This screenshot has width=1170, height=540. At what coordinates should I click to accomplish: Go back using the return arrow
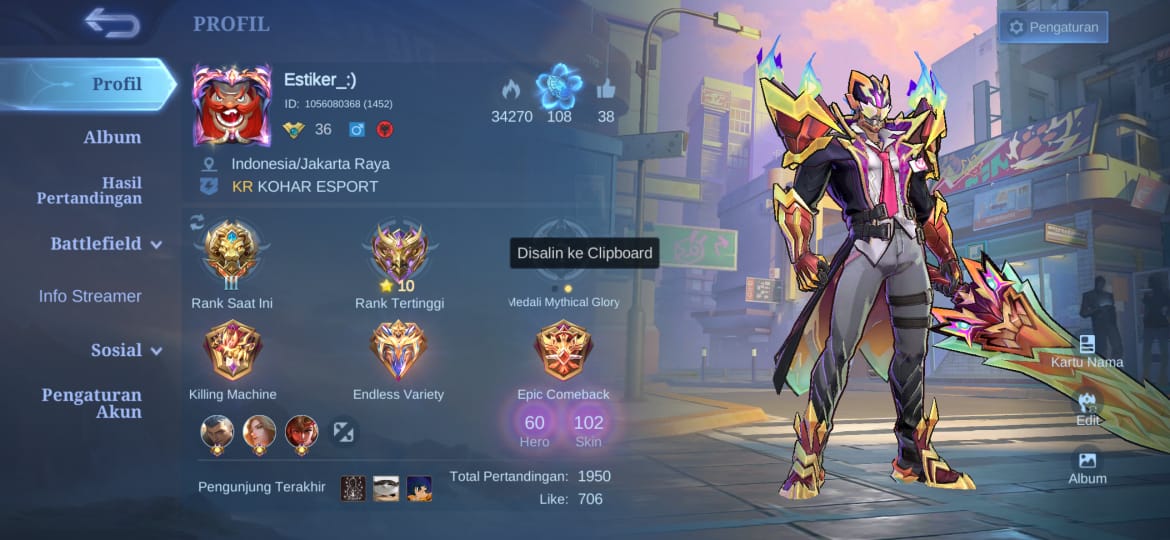point(112,22)
